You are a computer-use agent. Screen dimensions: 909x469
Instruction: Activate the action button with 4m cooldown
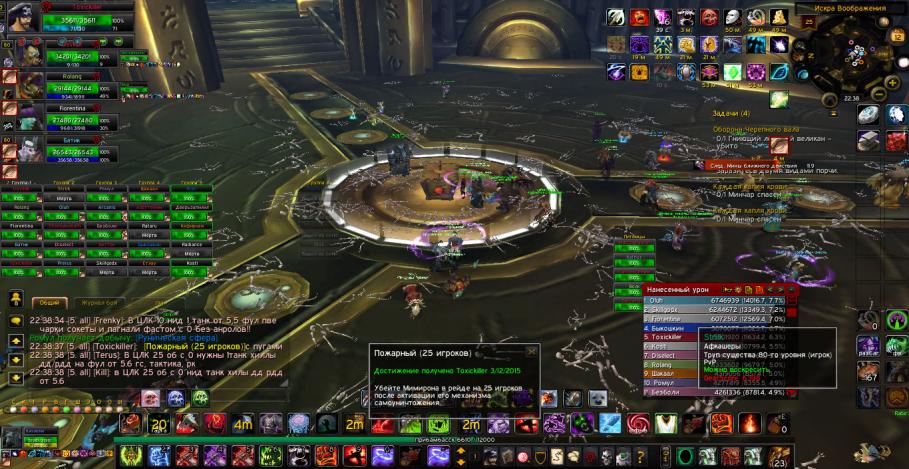[242, 424]
